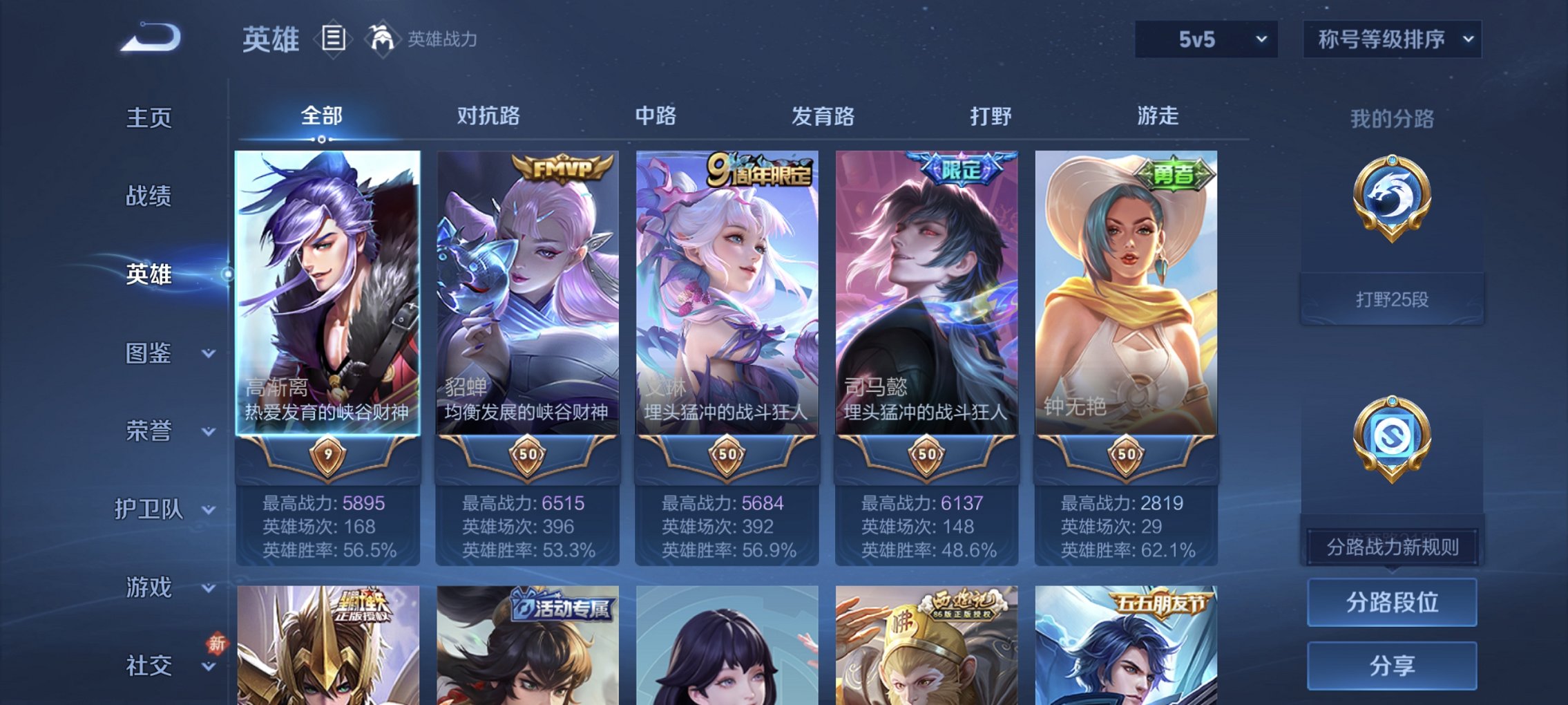Click the 英雄战力 helmet icon

(381, 38)
